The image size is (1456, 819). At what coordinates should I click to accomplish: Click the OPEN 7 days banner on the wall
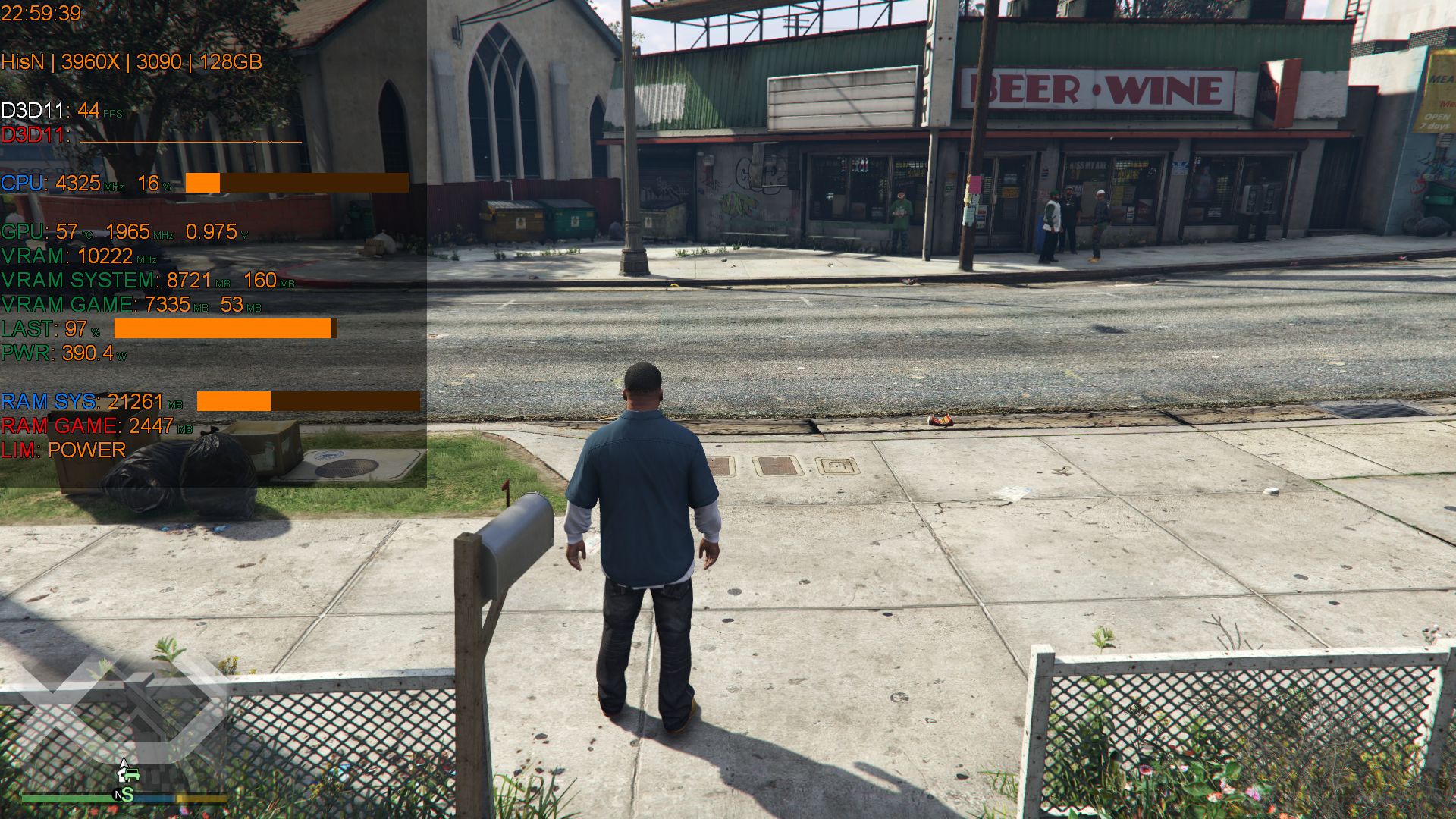pos(1437,121)
